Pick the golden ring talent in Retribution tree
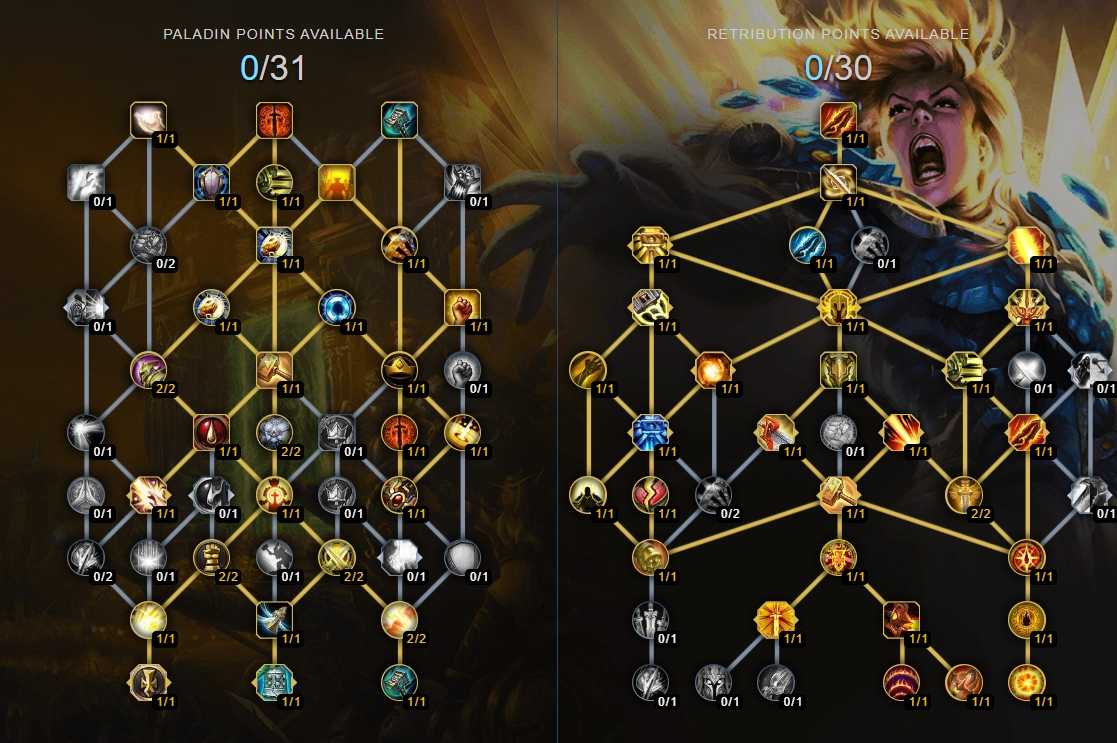Viewport: 1117px width, 743px height. (1026, 619)
